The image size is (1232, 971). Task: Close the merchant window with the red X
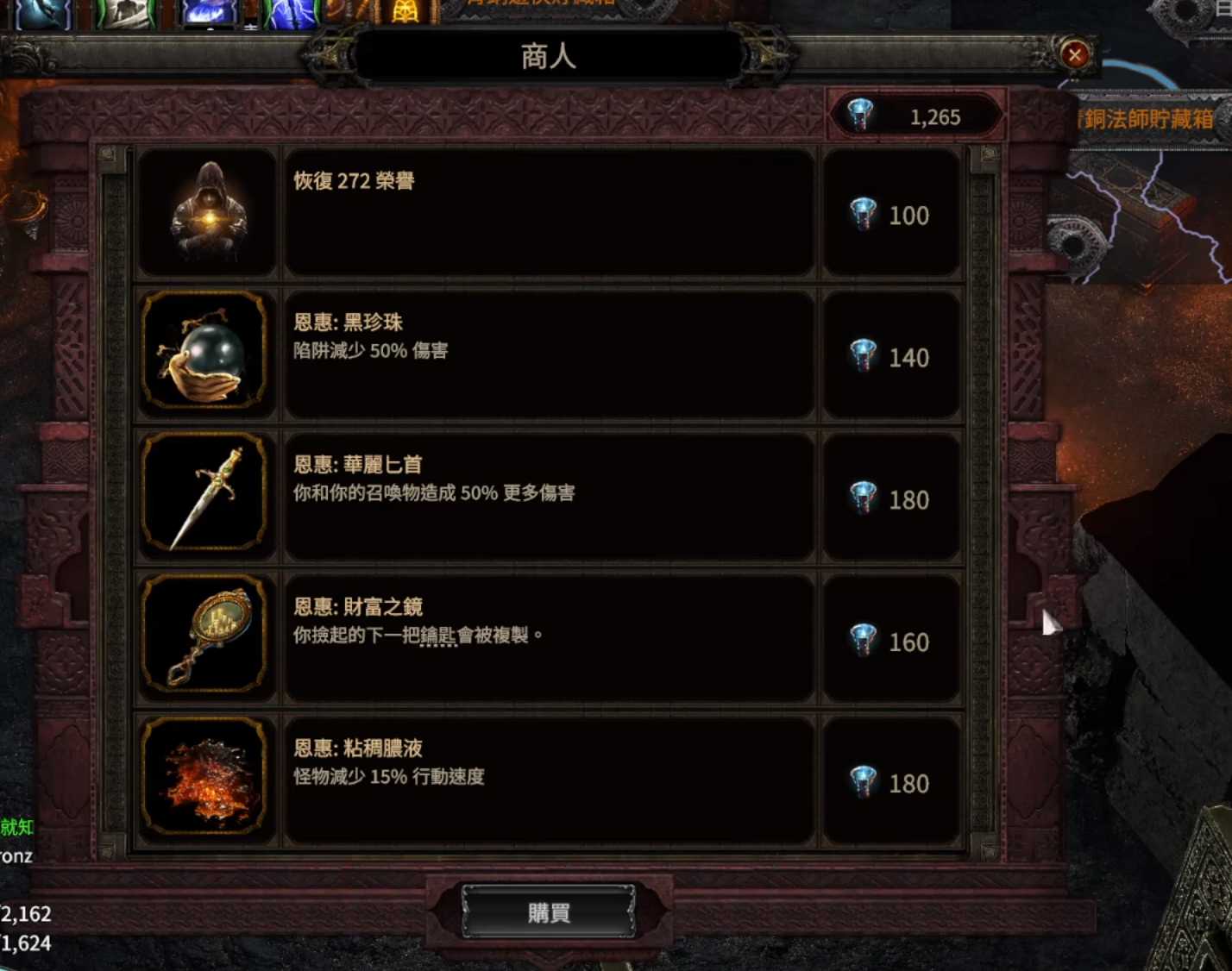point(1075,55)
